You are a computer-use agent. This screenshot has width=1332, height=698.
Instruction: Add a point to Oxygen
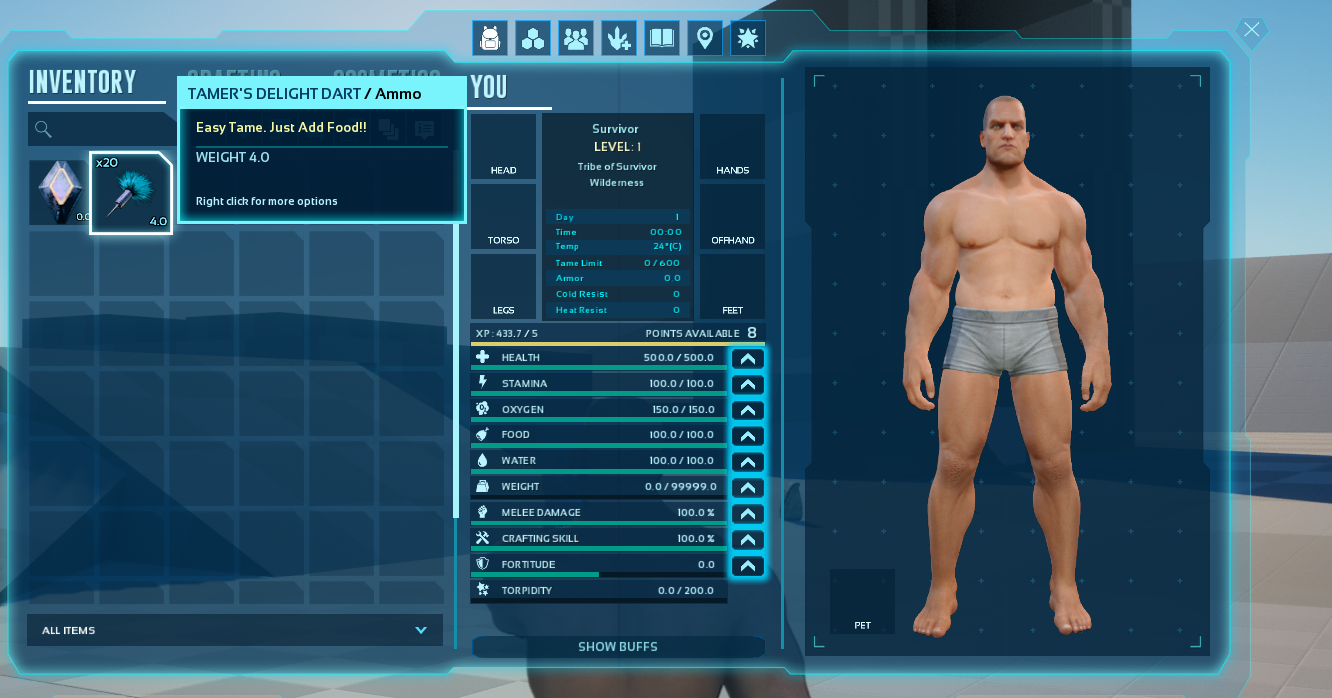point(748,410)
